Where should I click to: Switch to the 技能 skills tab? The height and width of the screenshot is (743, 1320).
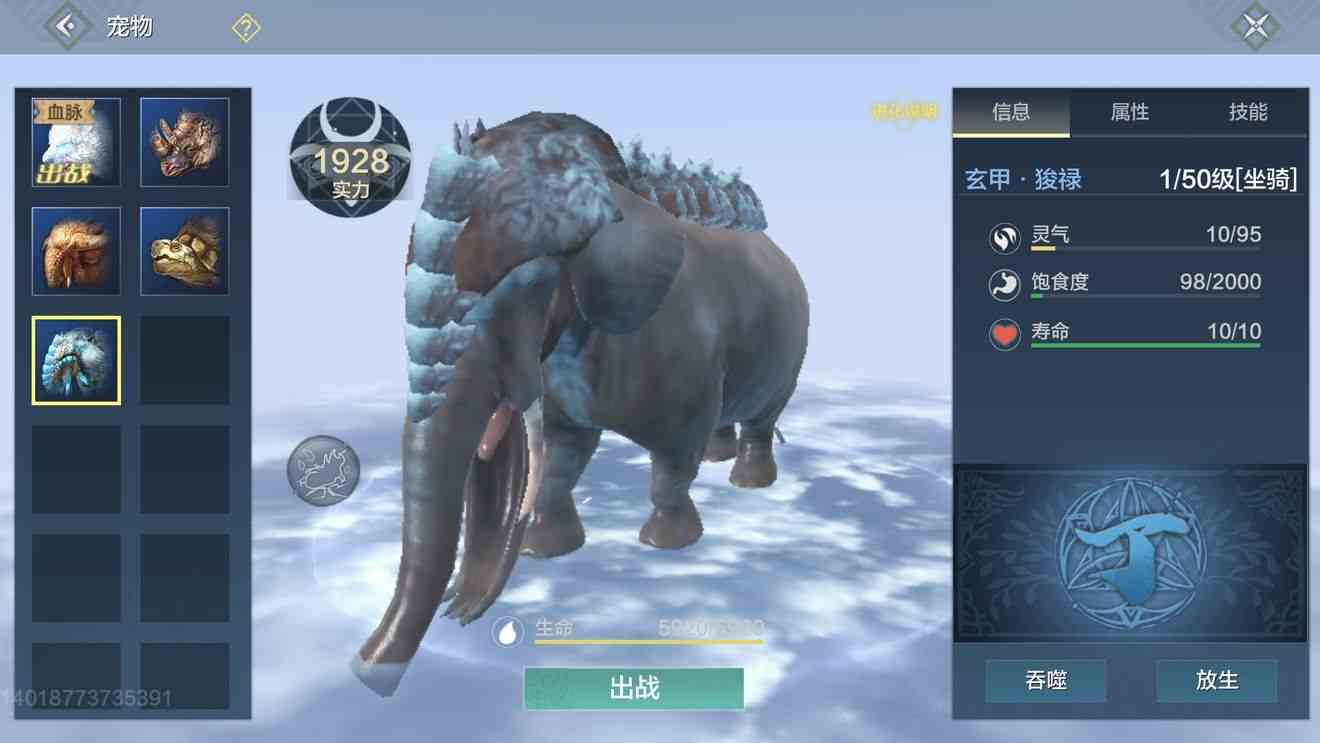[1248, 113]
